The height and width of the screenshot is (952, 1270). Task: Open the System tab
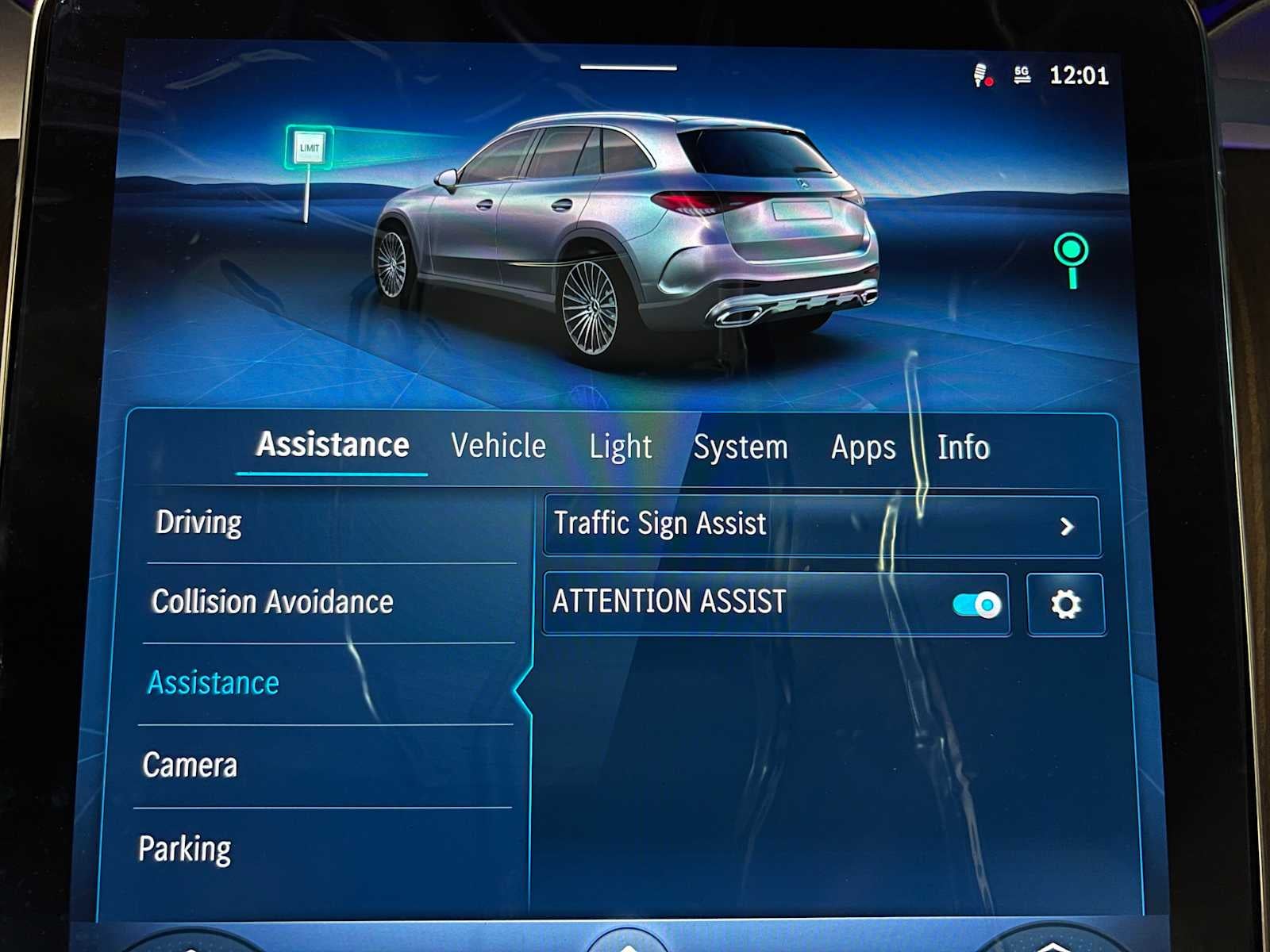pos(740,447)
